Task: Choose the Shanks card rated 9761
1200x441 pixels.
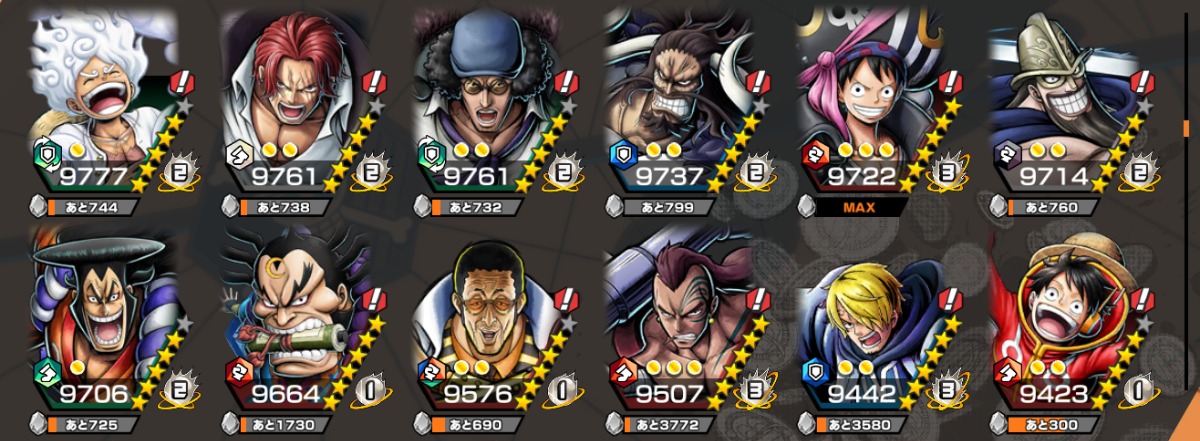Action: click(297, 100)
